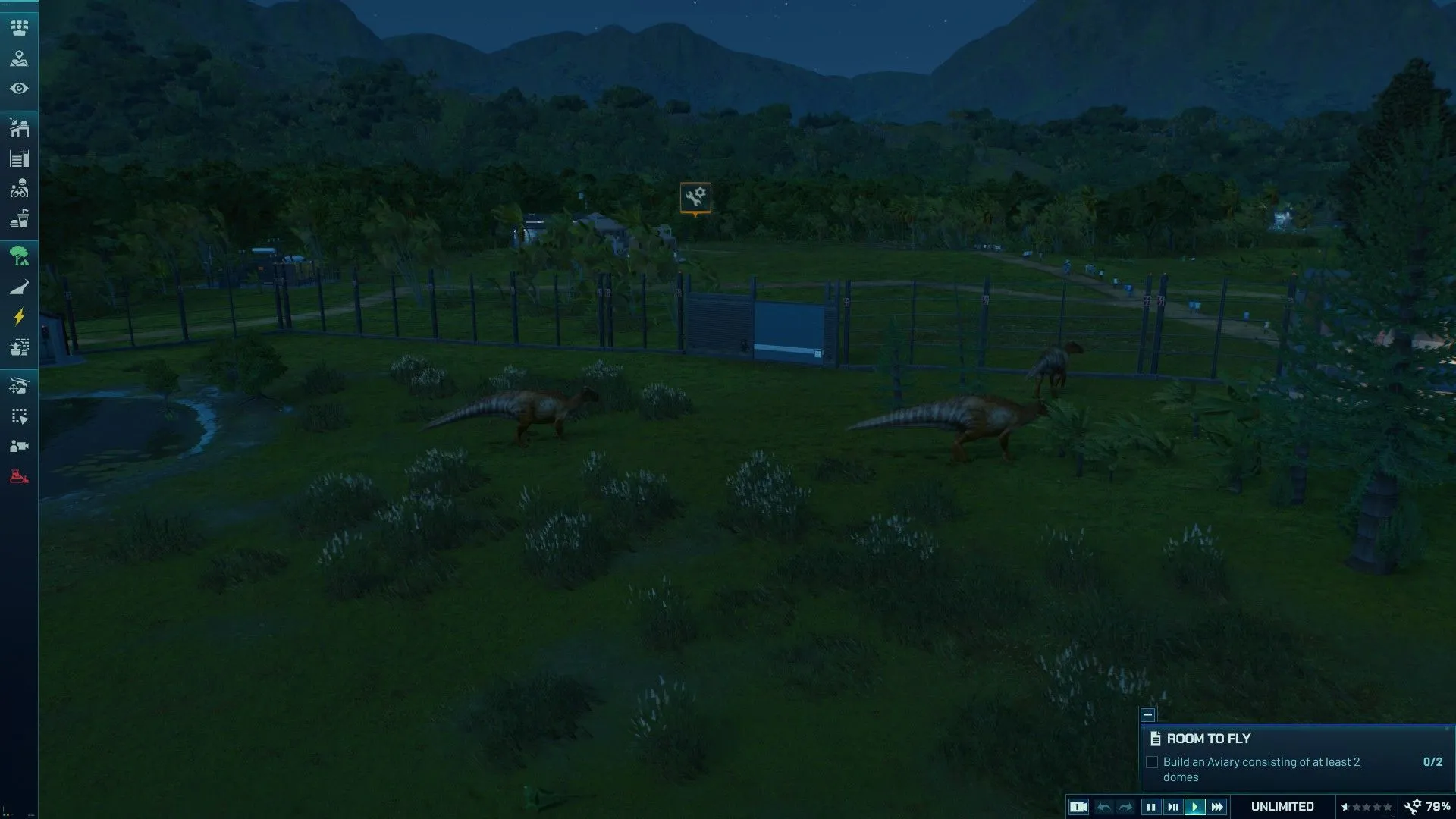The height and width of the screenshot is (819, 1456).
Task: Enable normal speed with the play button
Action: (x=1196, y=807)
